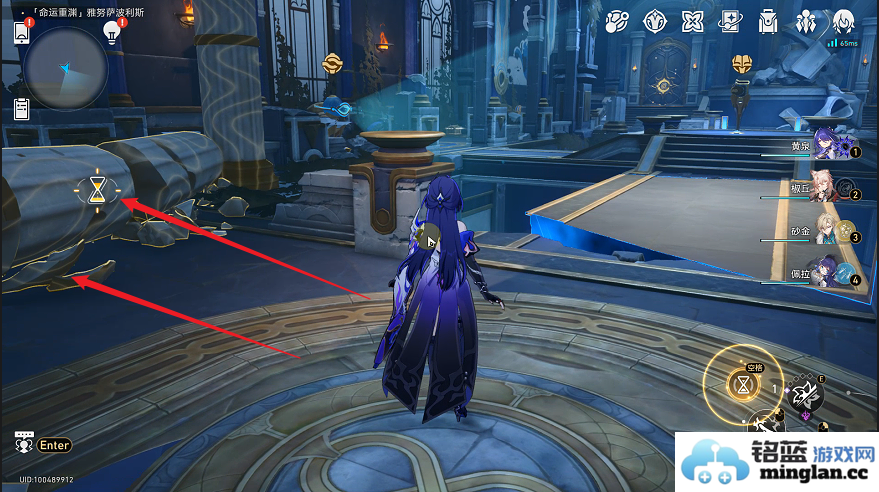Open the four-petal flower icon

click(x=692, y=21)
